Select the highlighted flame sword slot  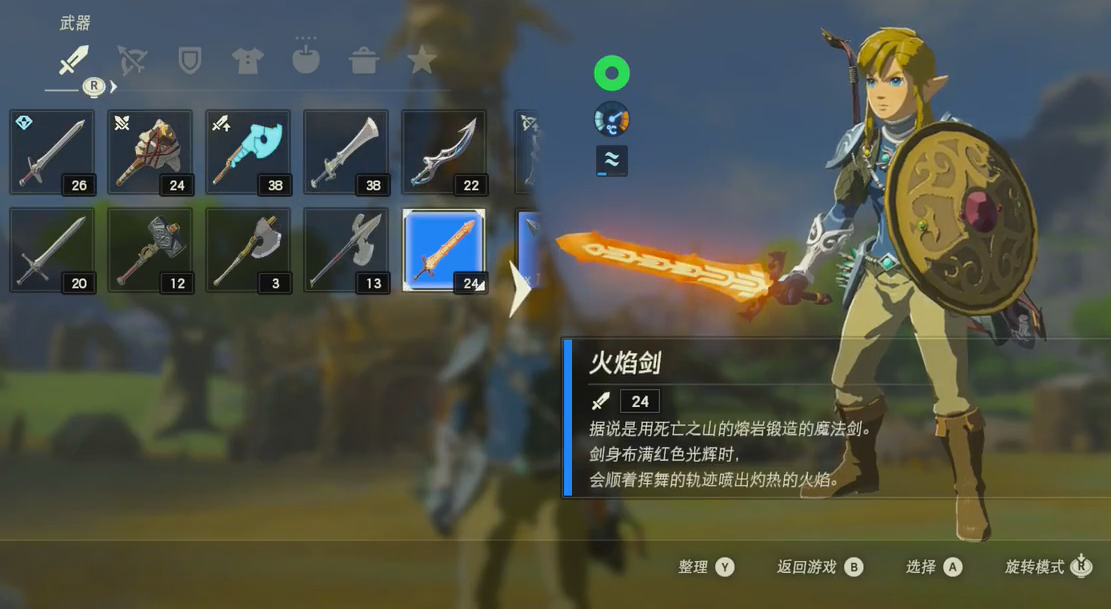(x=444, y=251)
